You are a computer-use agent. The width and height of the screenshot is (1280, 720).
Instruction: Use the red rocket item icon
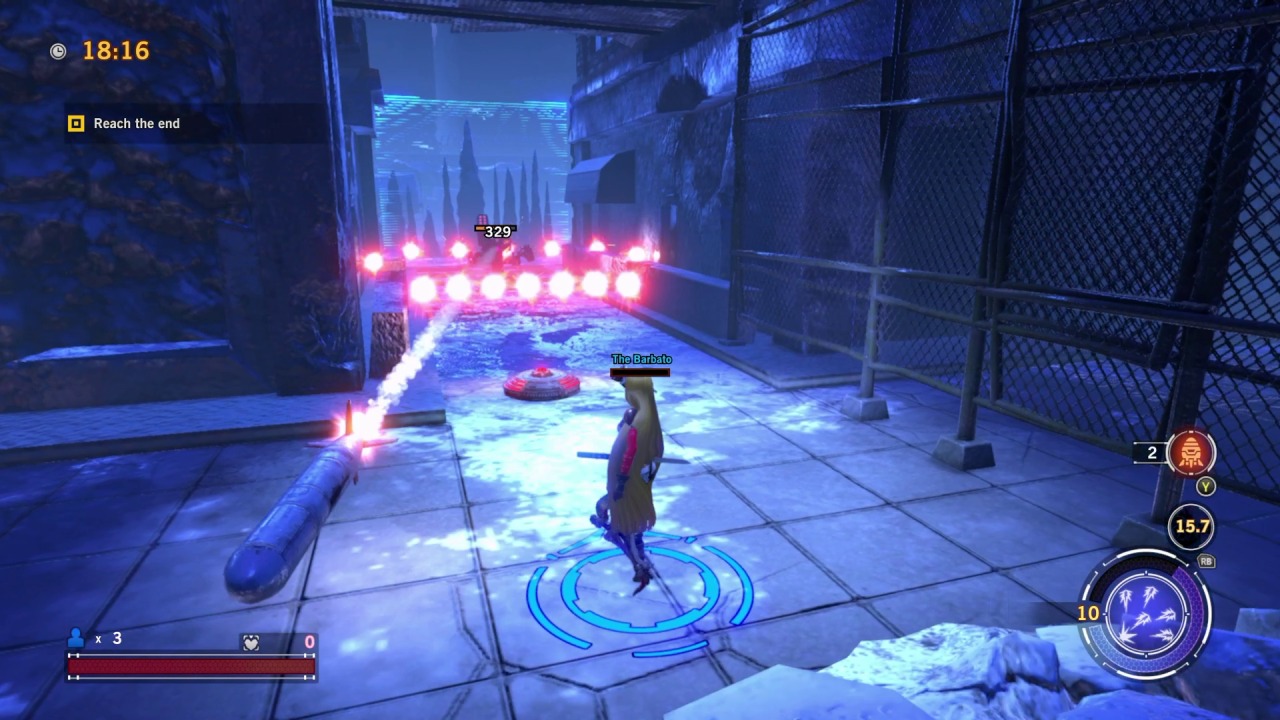1190,453
